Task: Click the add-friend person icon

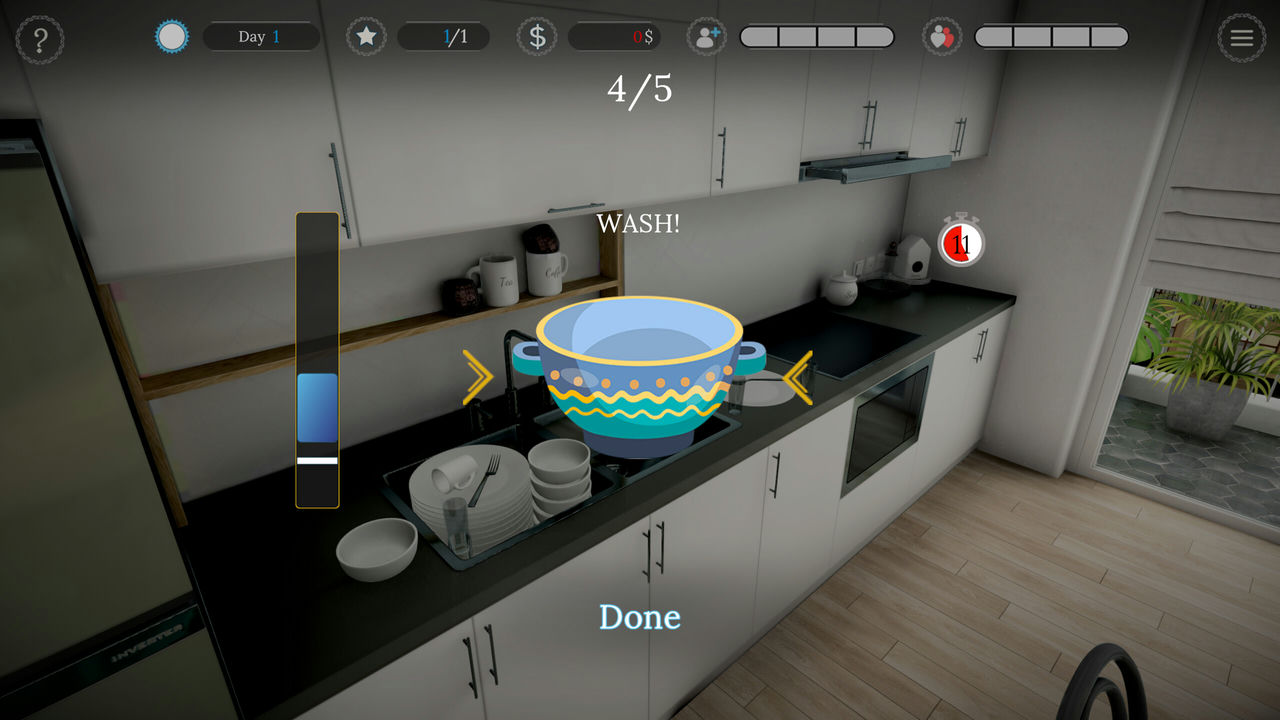Action: (x=707, y=36)
